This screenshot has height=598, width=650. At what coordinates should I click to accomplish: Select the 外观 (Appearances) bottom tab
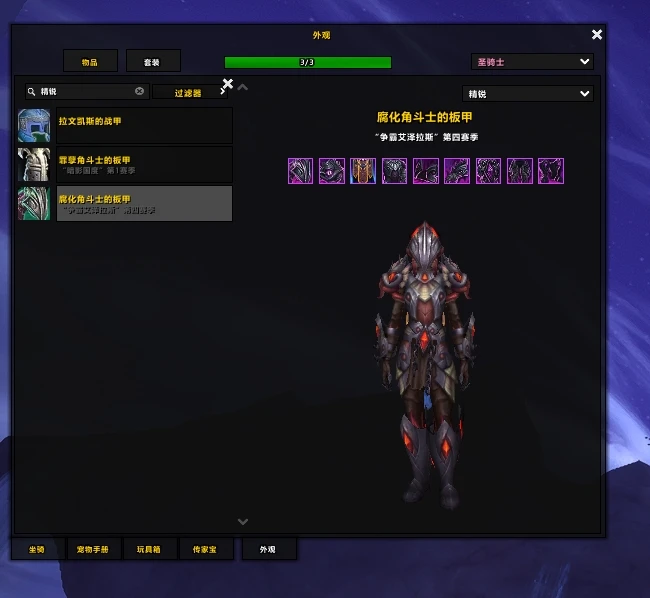268,550
